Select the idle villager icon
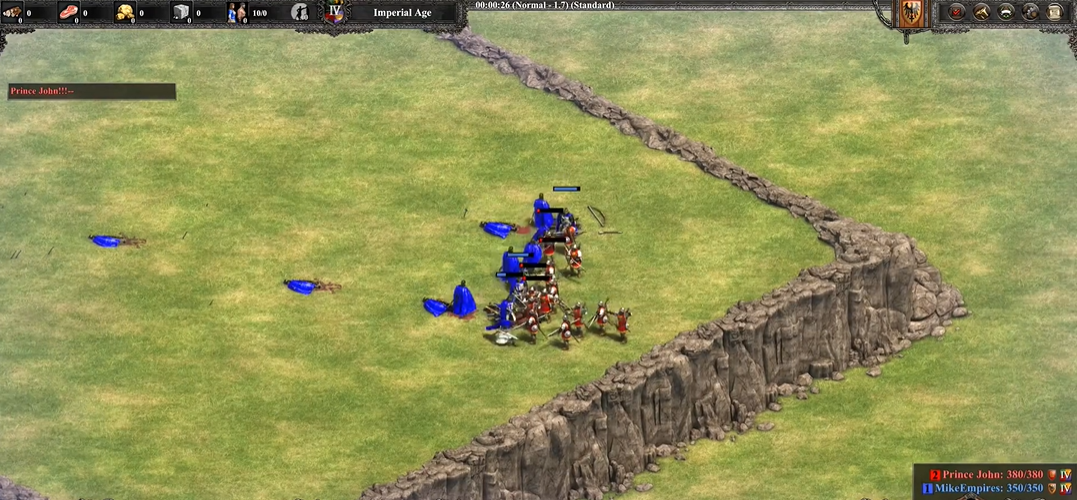This screenshot has width=1077, height=500. 299,13
